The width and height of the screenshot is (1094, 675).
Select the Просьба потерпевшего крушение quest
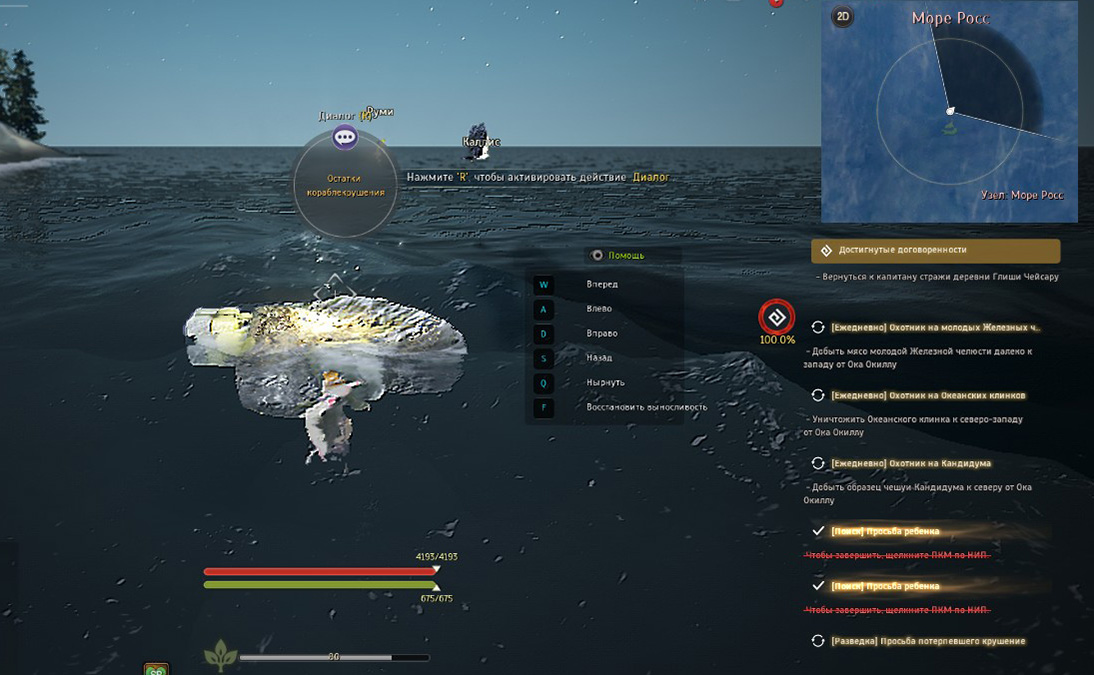[927, 641]
